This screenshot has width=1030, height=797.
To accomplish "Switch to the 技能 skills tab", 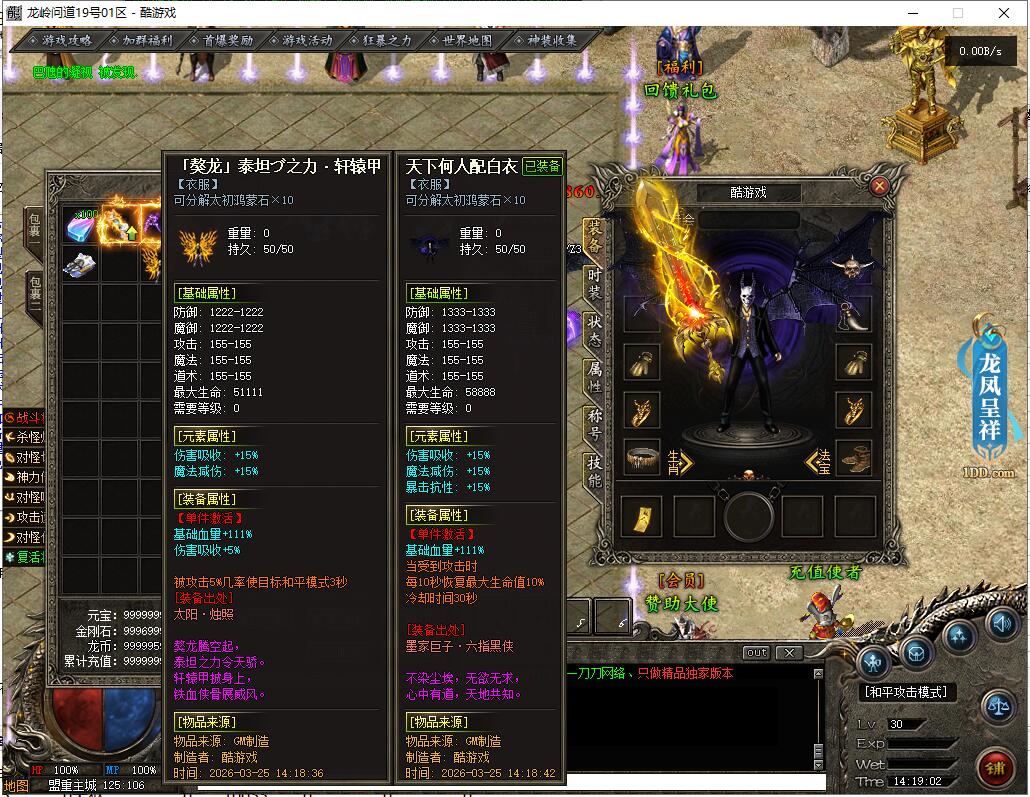I will pos(595,470).
